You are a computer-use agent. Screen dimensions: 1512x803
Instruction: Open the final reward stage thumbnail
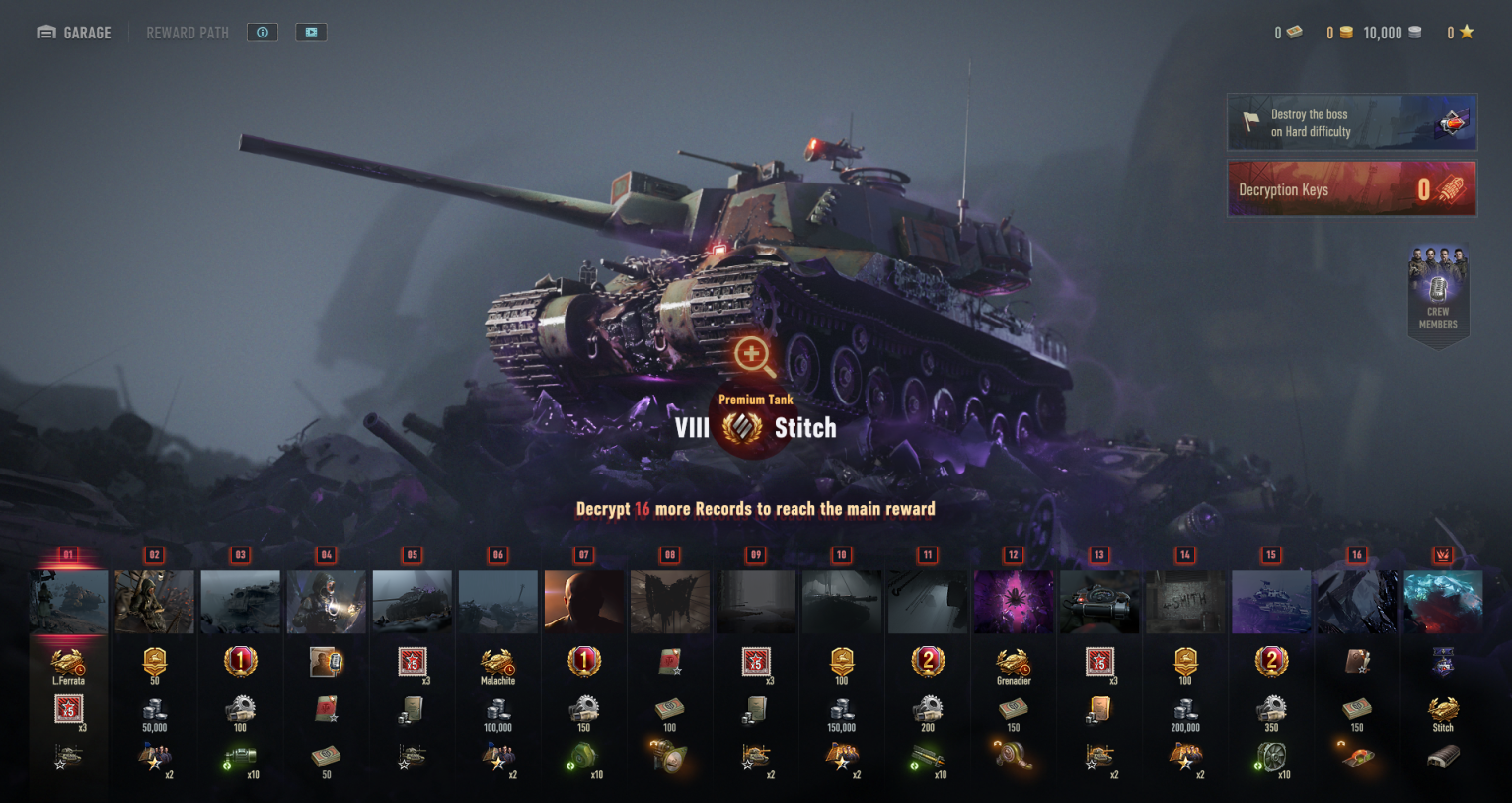1443,601
